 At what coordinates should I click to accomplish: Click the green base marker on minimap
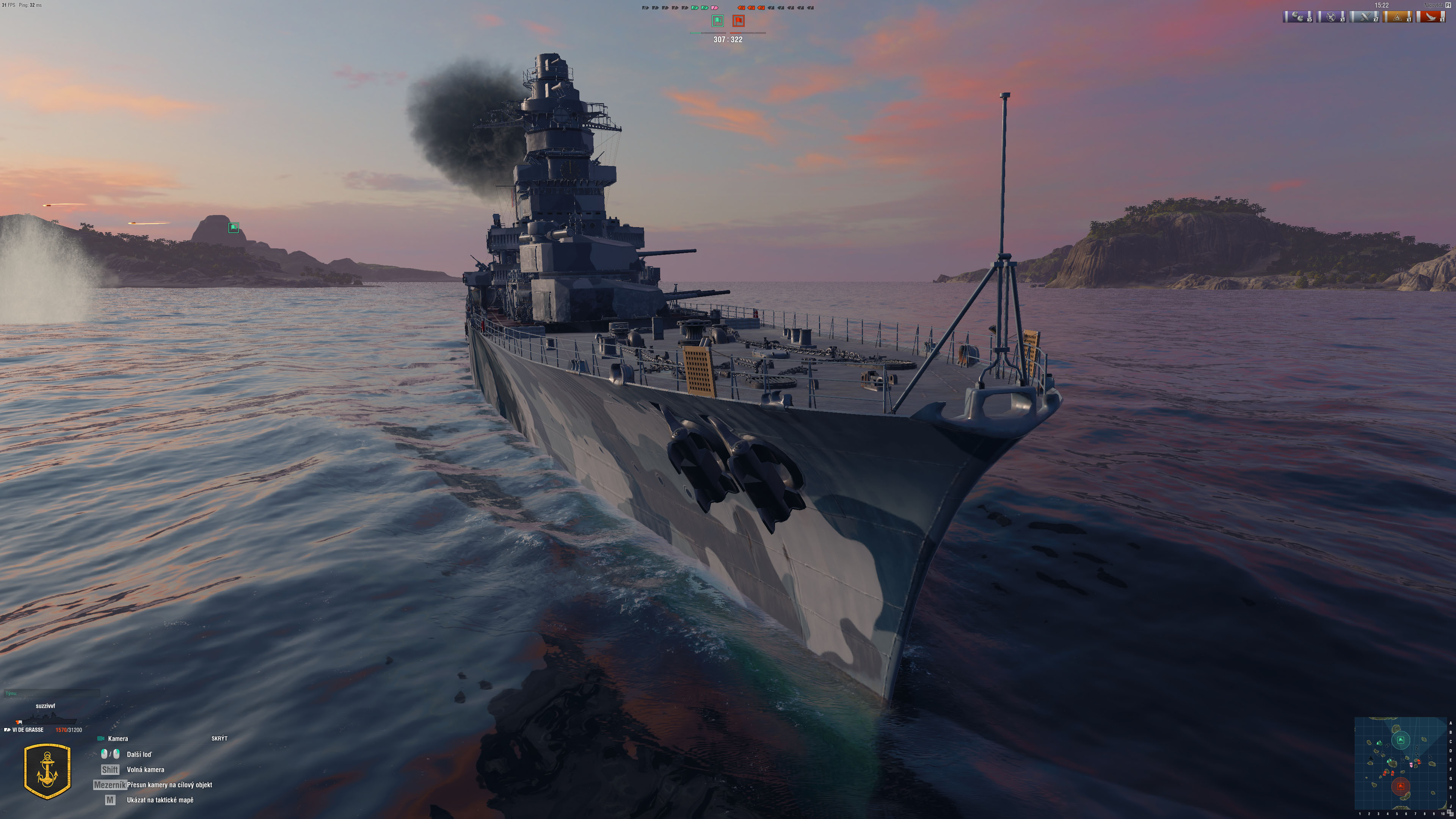click(1401, 740)
